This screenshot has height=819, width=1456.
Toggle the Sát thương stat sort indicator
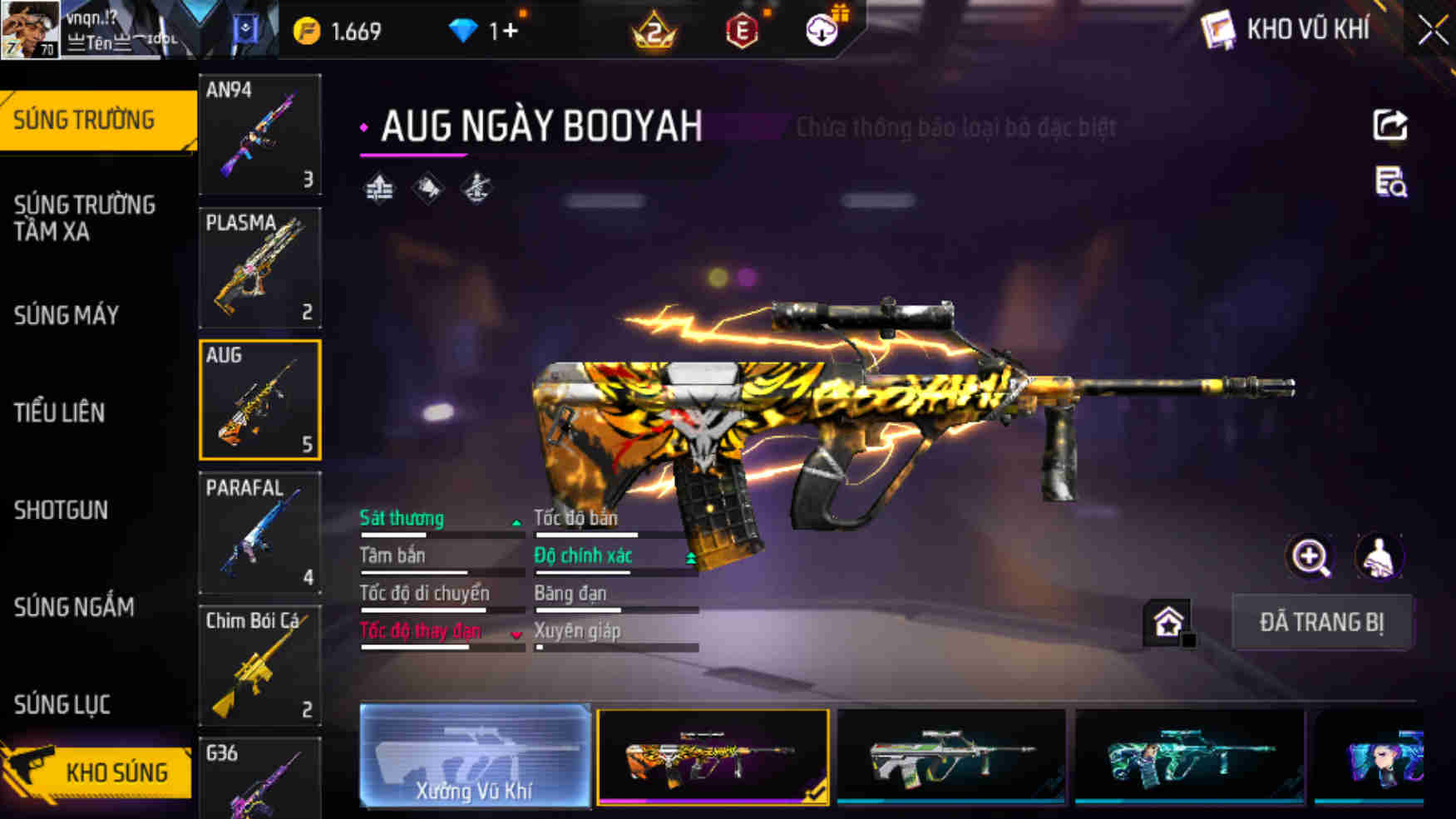518,521
